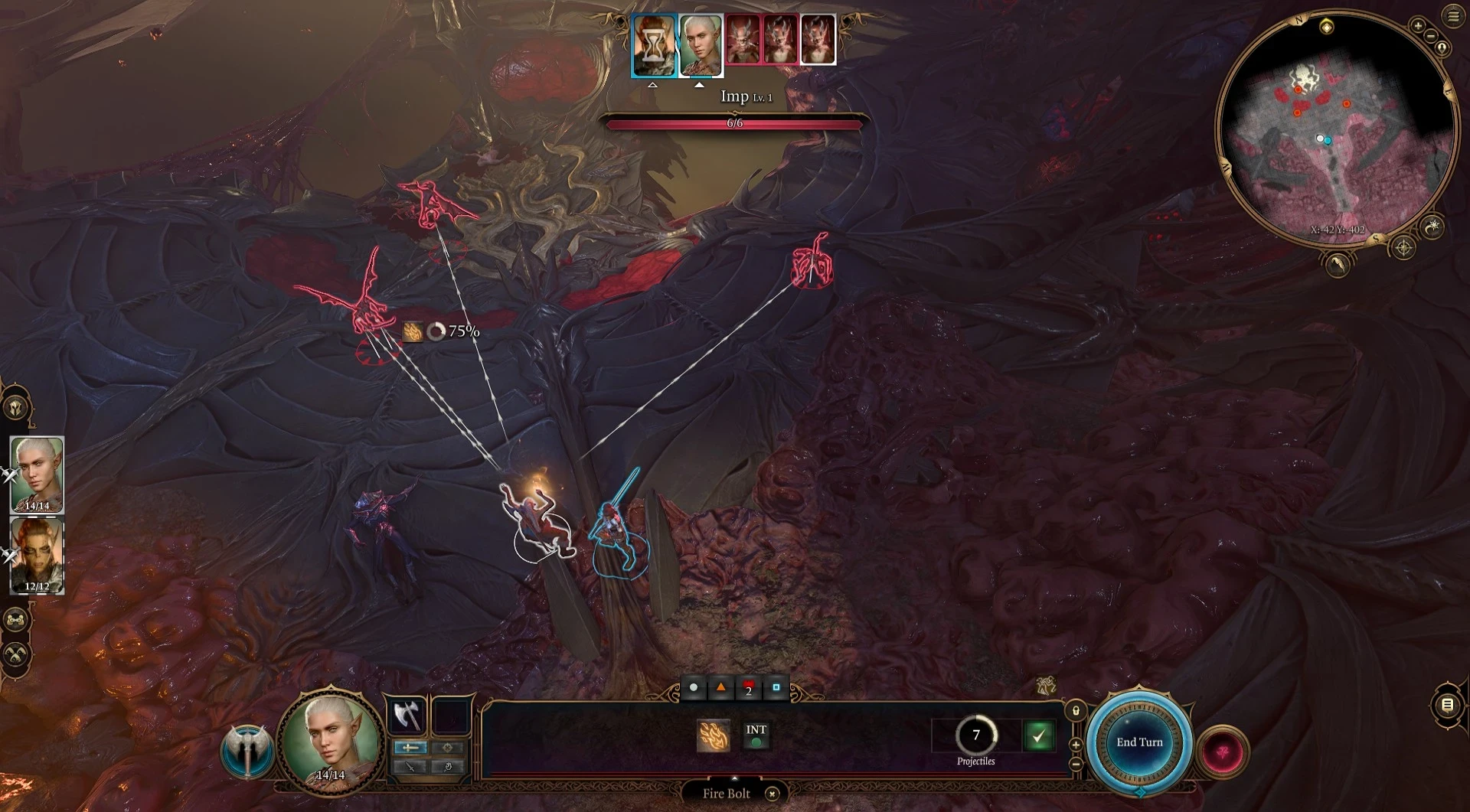Screen dimensions: 1470x812
Task: Open the minimap to view the full map
Action: [1336, 126]
